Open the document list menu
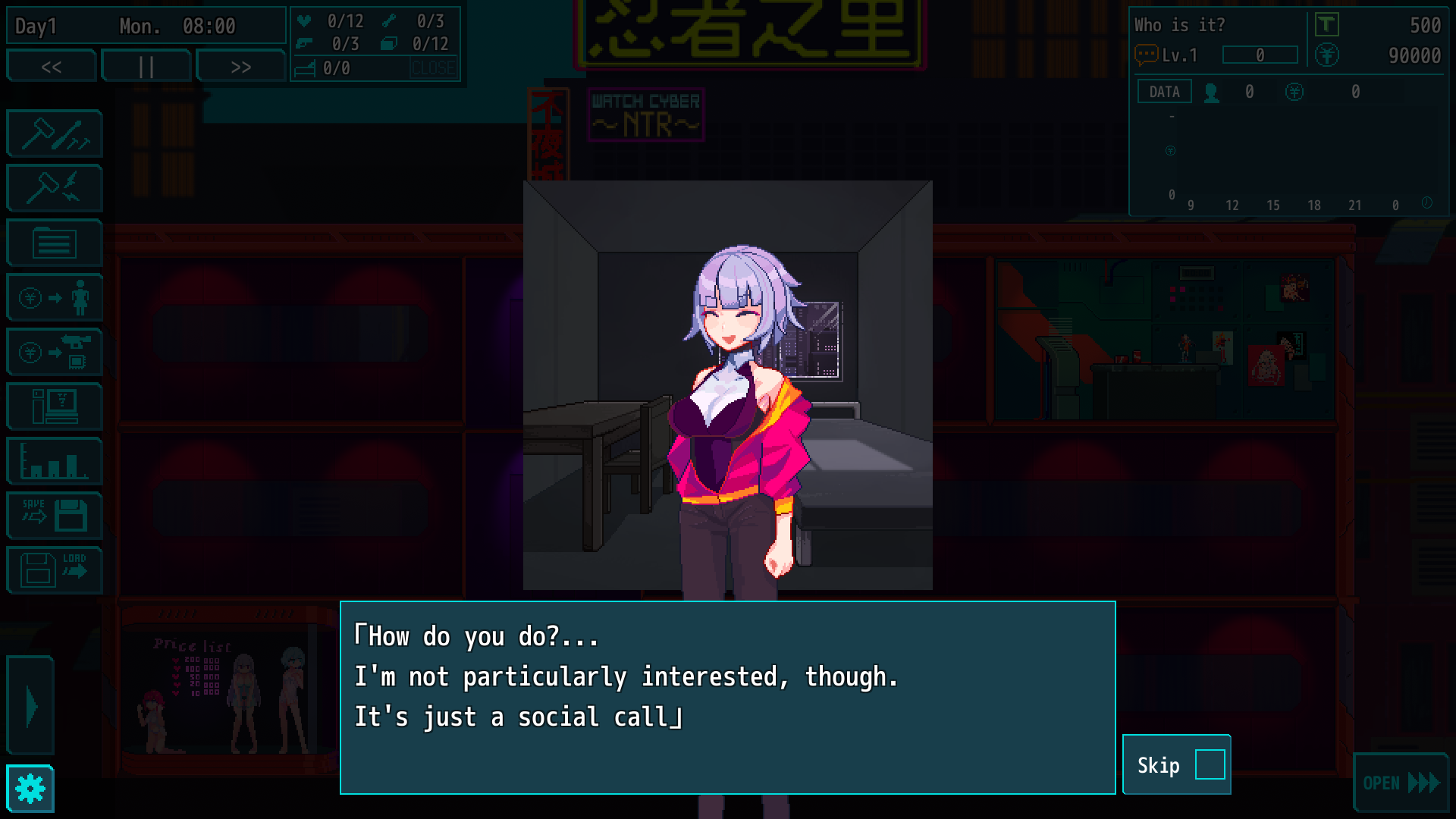The height and width of the screenshot is (819, 1456). coord(55,243)
